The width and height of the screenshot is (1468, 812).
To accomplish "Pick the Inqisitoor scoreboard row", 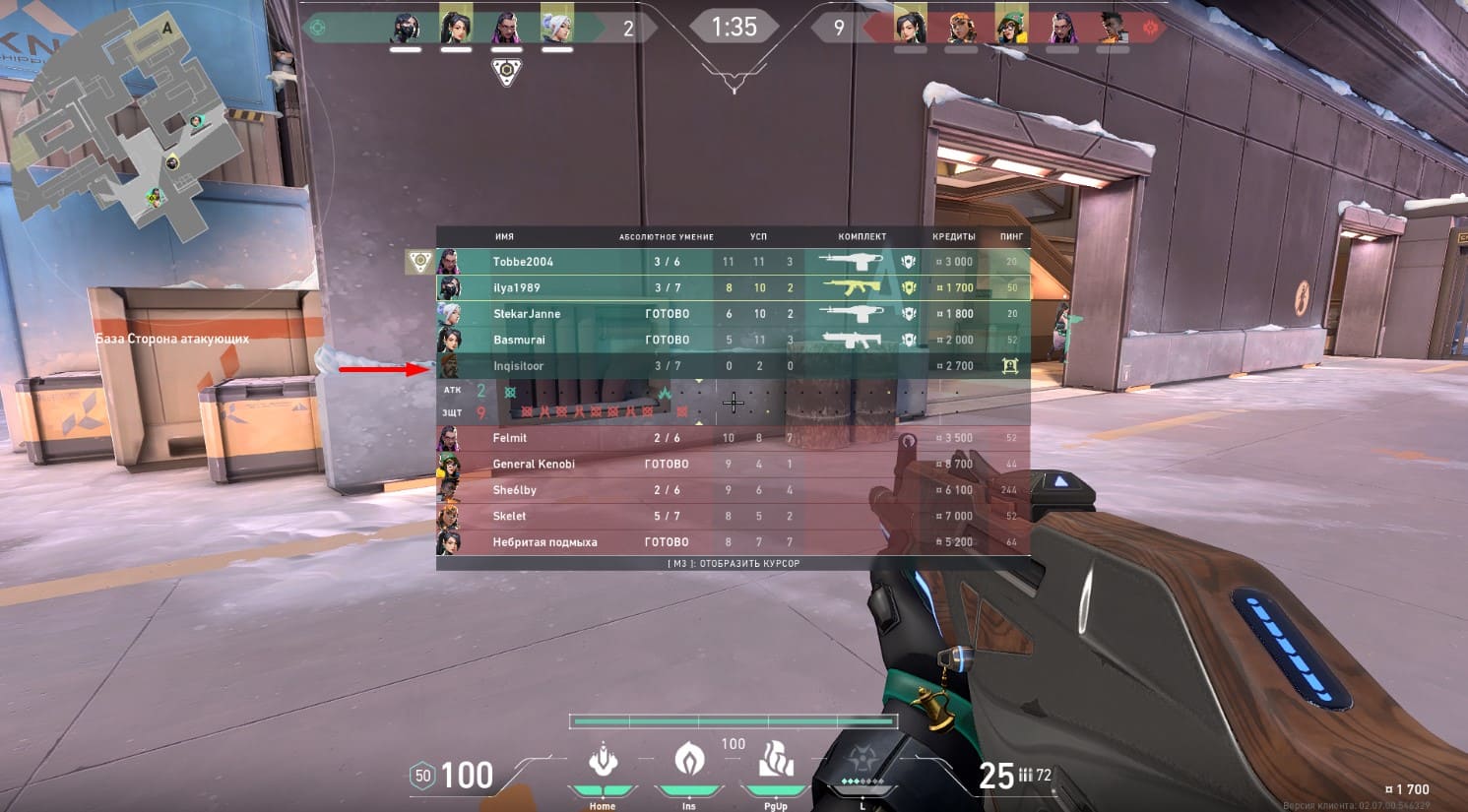I will pyautogui.click(x=733, y=366).
